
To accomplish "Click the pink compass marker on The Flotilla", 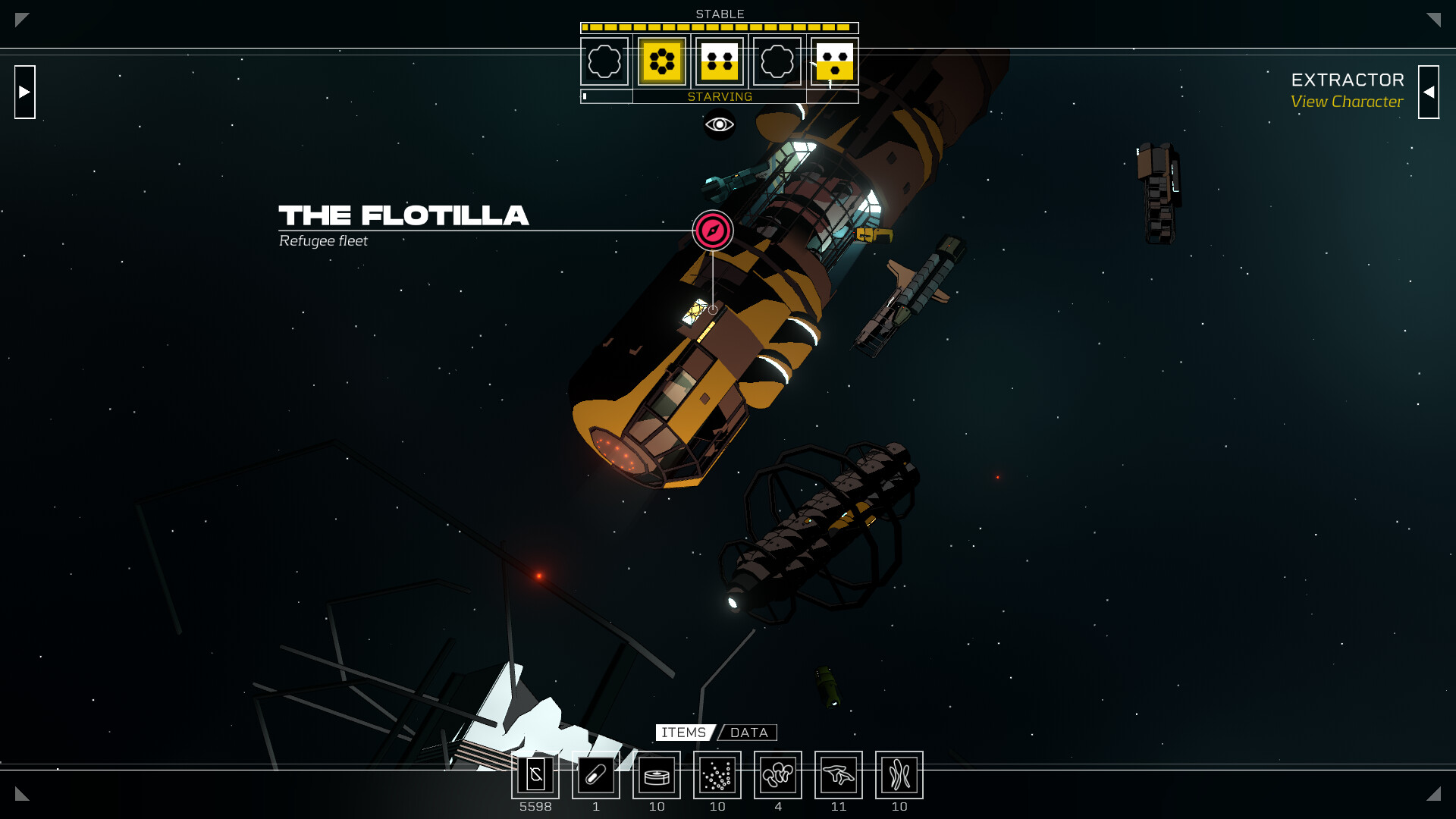I will pos(713,231).
